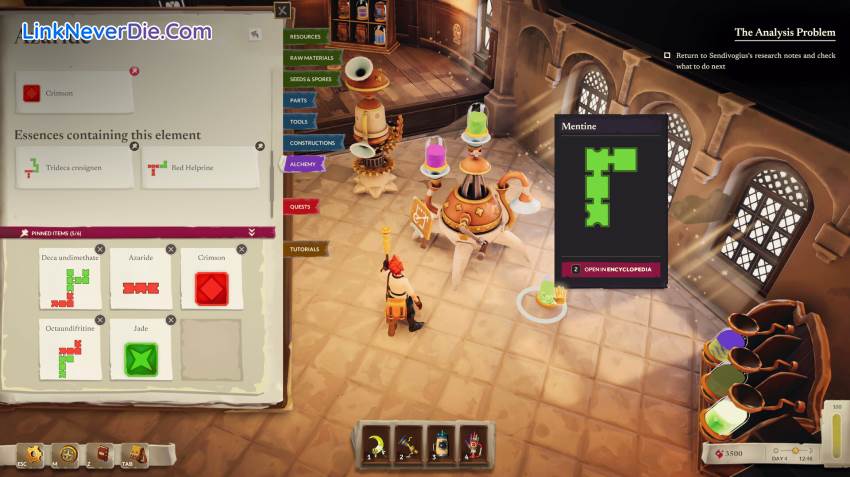
Task: Collapse the Pinned Items section
Action: click(252, 232)
